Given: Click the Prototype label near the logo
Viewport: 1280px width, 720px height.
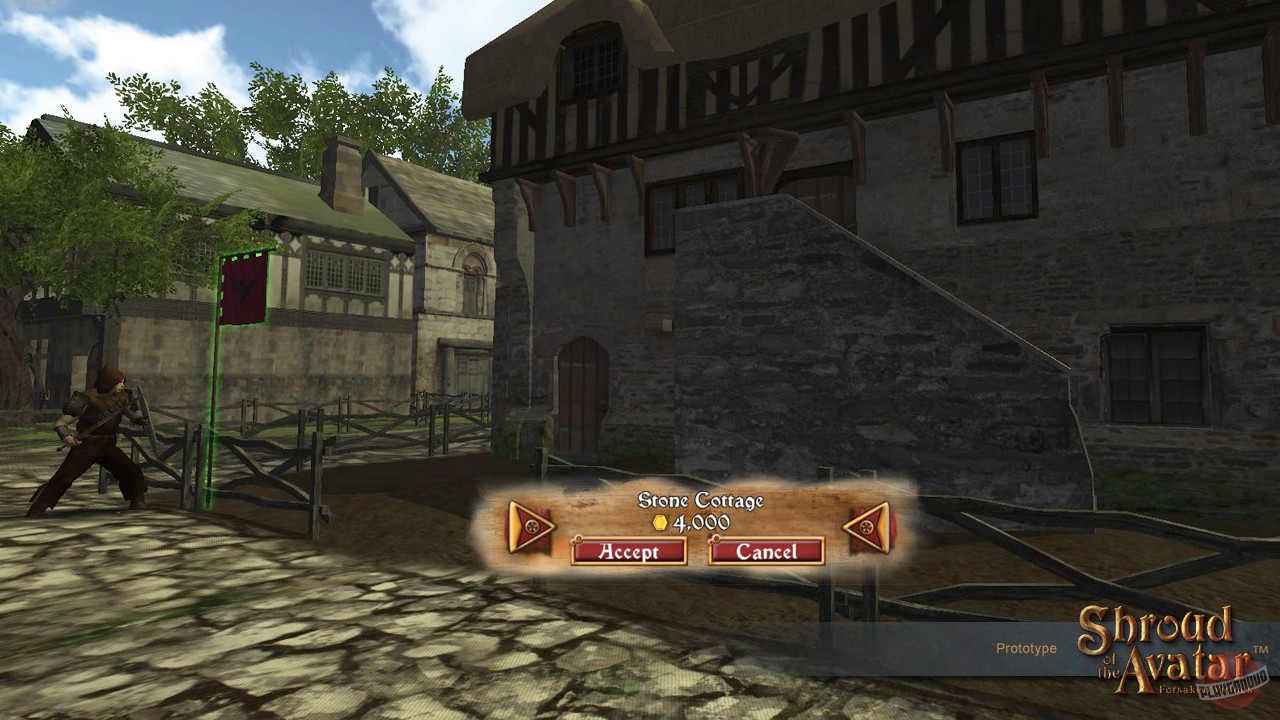Looking at the screenshot, I should point(1027,648).
